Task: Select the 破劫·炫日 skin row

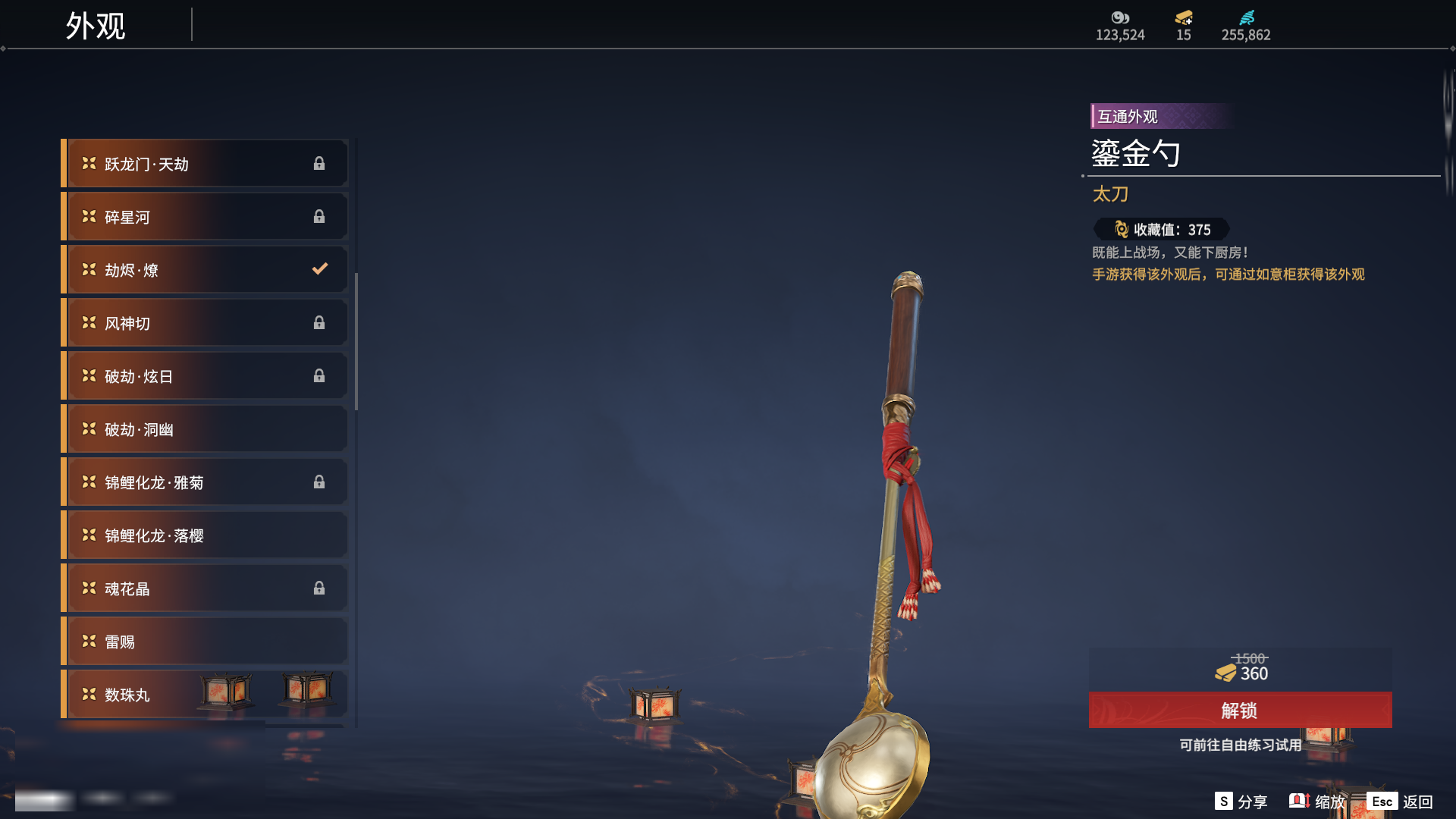Action: [205, 376]
